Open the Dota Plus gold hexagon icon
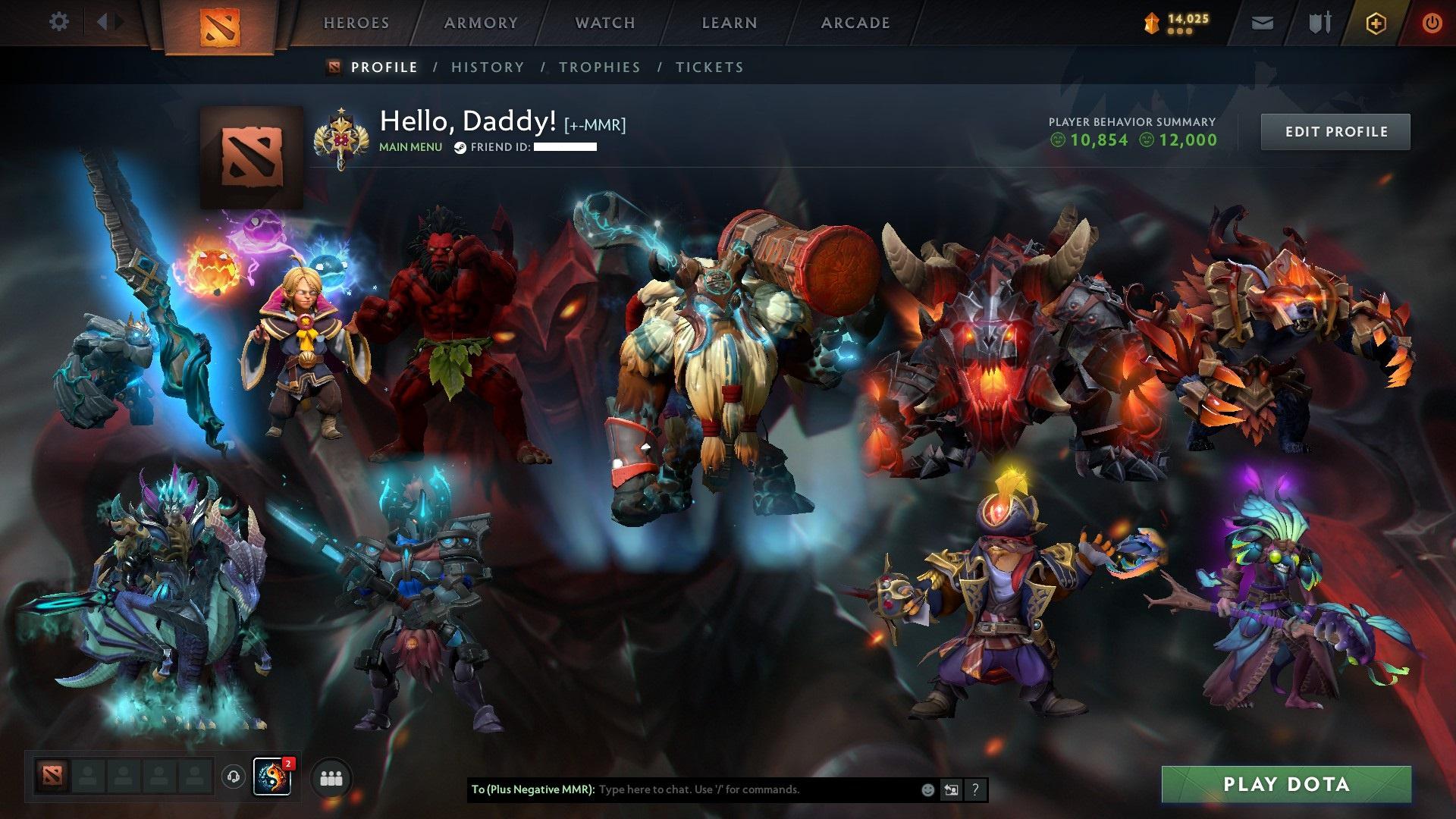Image resolution: width=1456 pixels, height=819 pixels. [1376, 24]
